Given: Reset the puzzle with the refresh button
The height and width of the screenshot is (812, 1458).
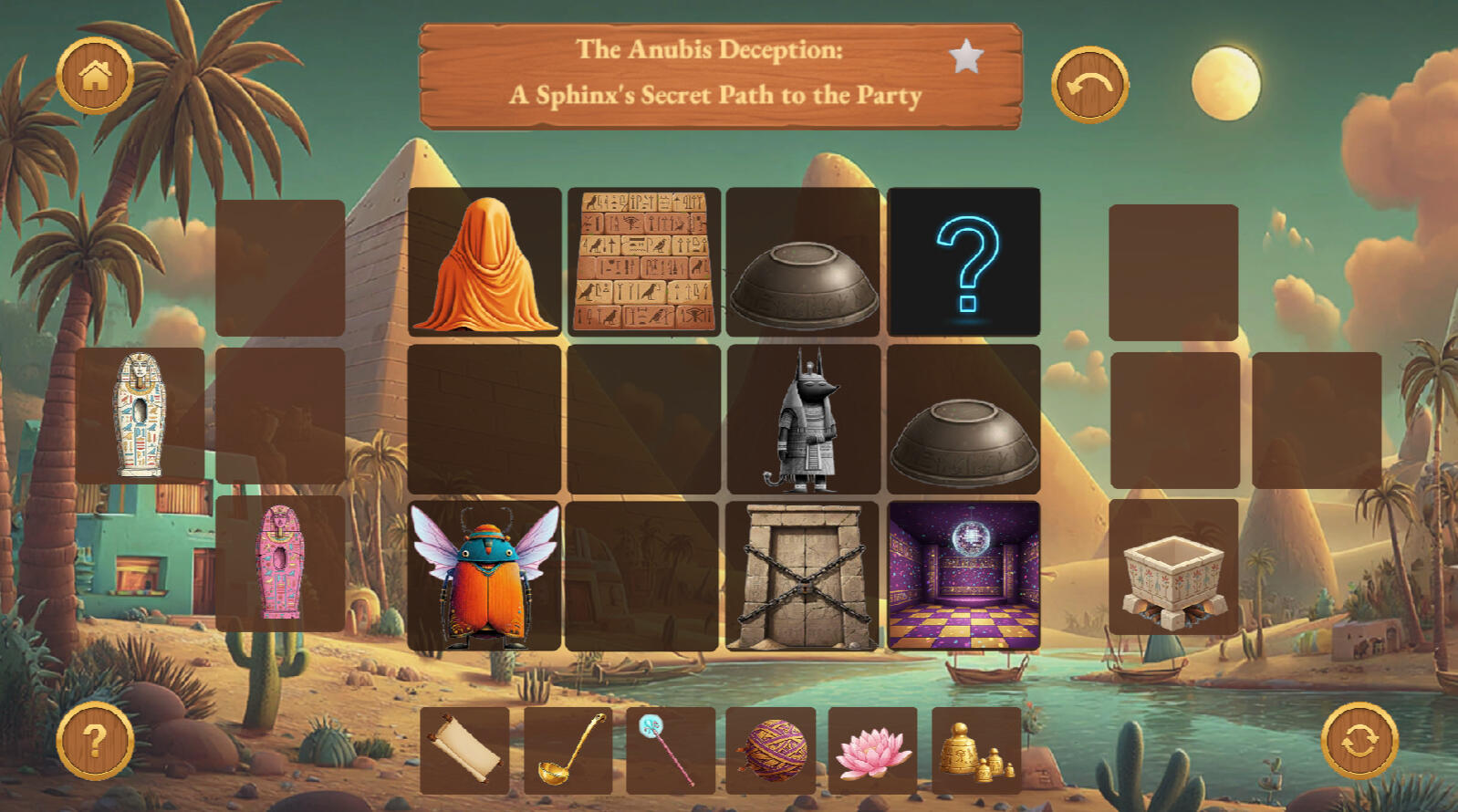Looking at the screenshot, I should pyautogui.click(x=1359, y=741).
